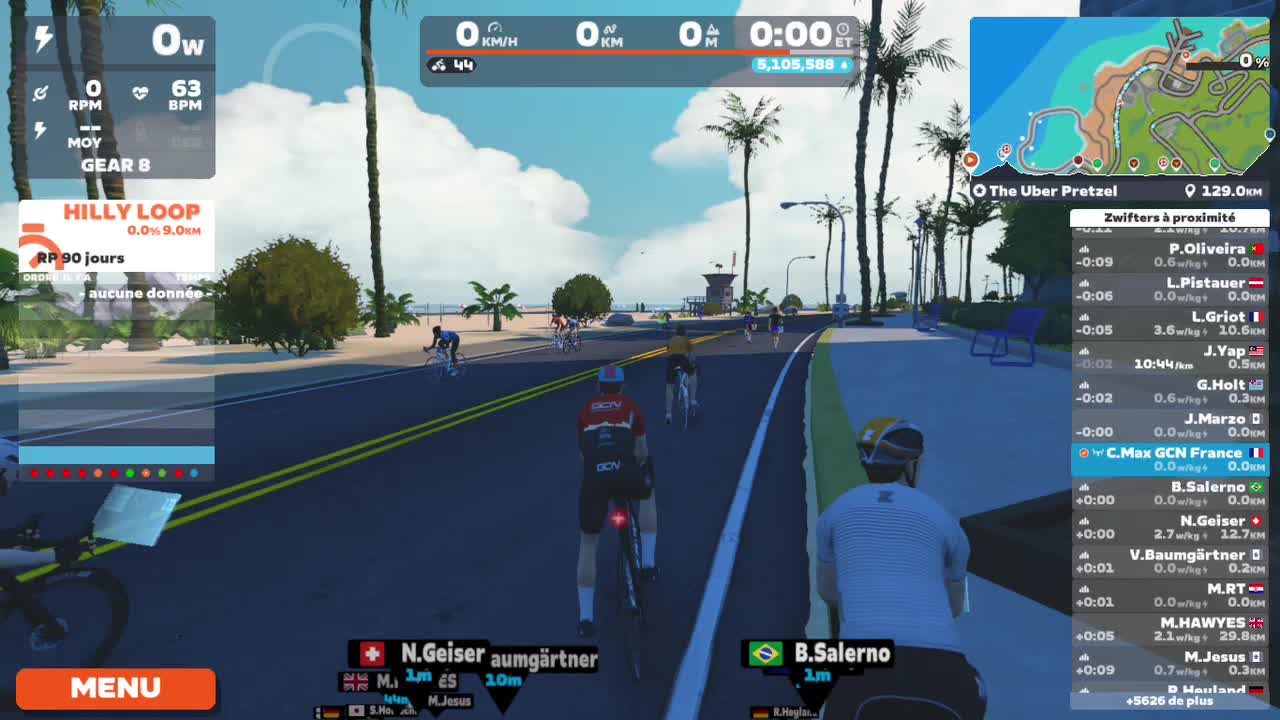Open the orange MENU
Image resolution: width=1280 pixels, height=720 pixels.
114,688
